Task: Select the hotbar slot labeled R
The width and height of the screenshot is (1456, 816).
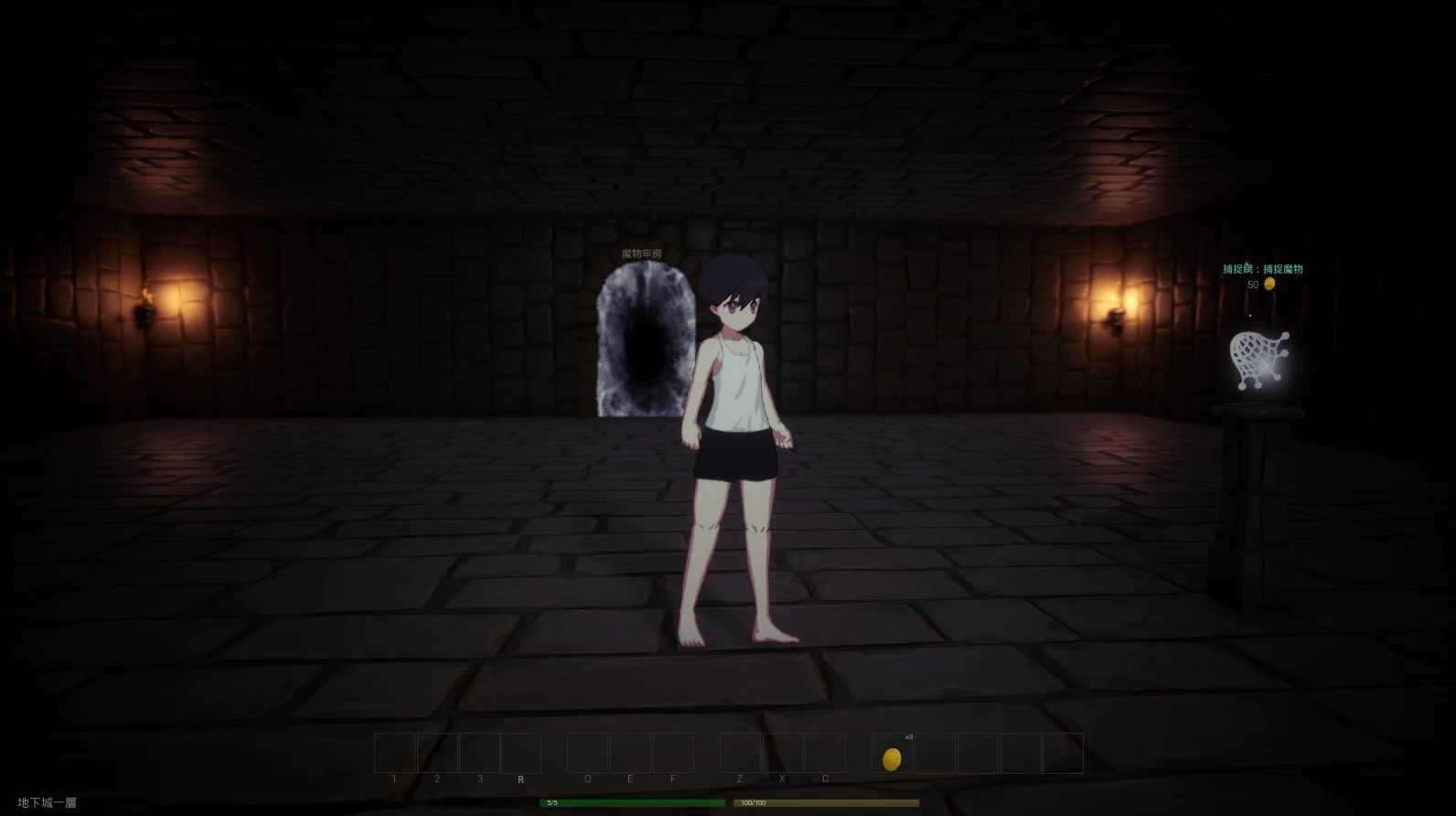Action: tap(520, 754)
